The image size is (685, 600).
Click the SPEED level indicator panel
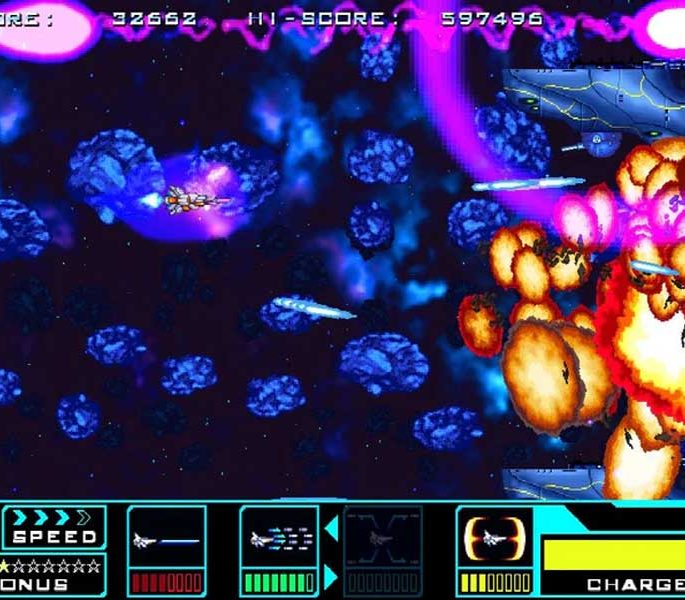54,527
